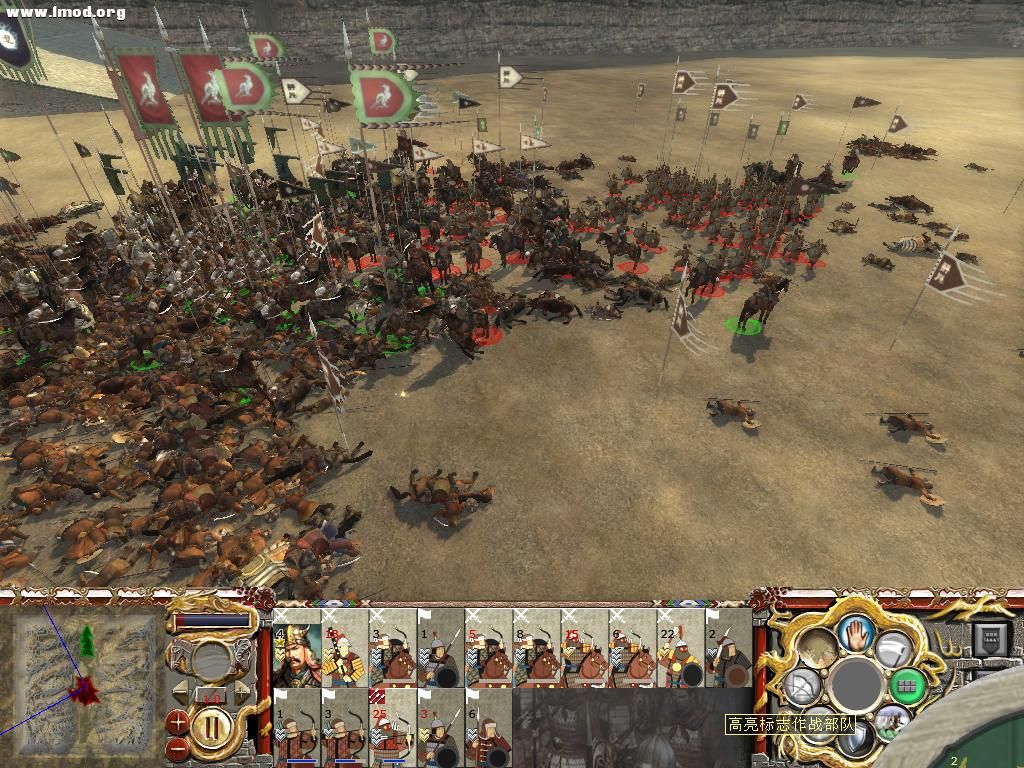Increase game speed with the right arrow
1024x768 pixels.
240,693
